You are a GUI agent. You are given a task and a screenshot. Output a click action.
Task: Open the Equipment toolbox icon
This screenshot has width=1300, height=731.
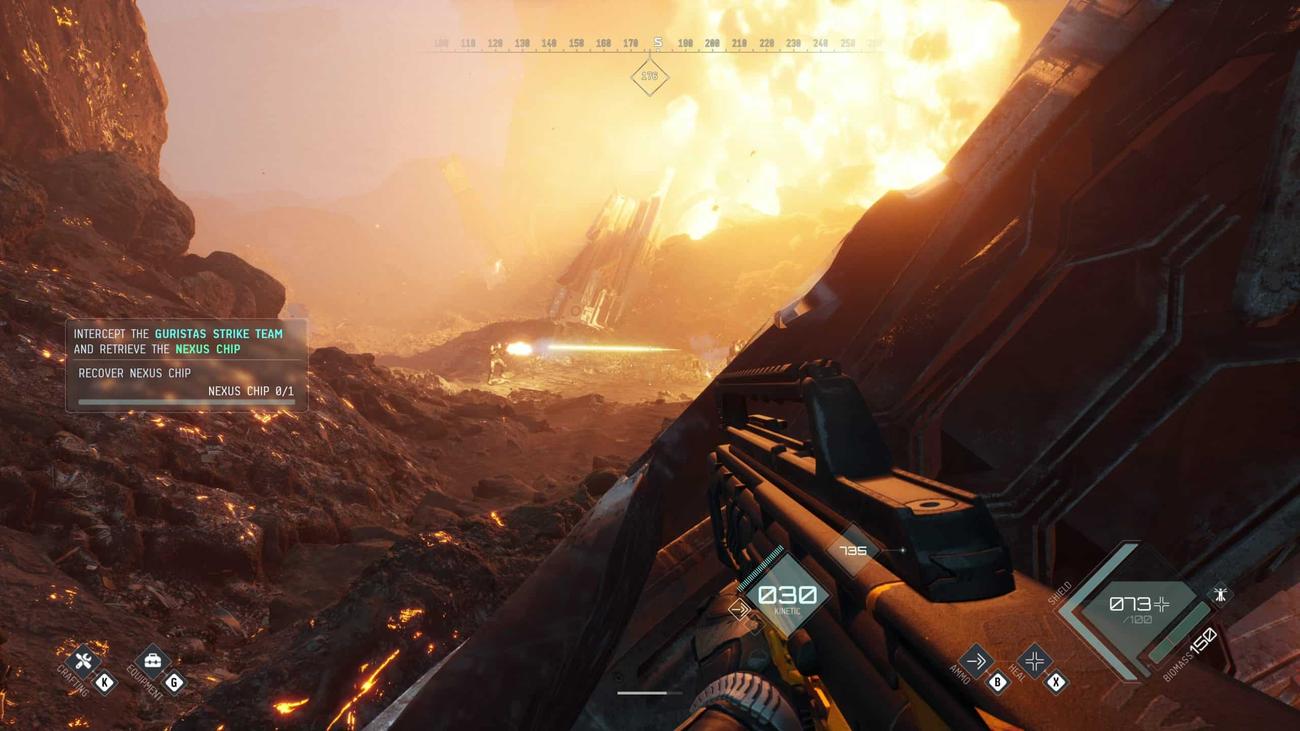coord(153,661)
